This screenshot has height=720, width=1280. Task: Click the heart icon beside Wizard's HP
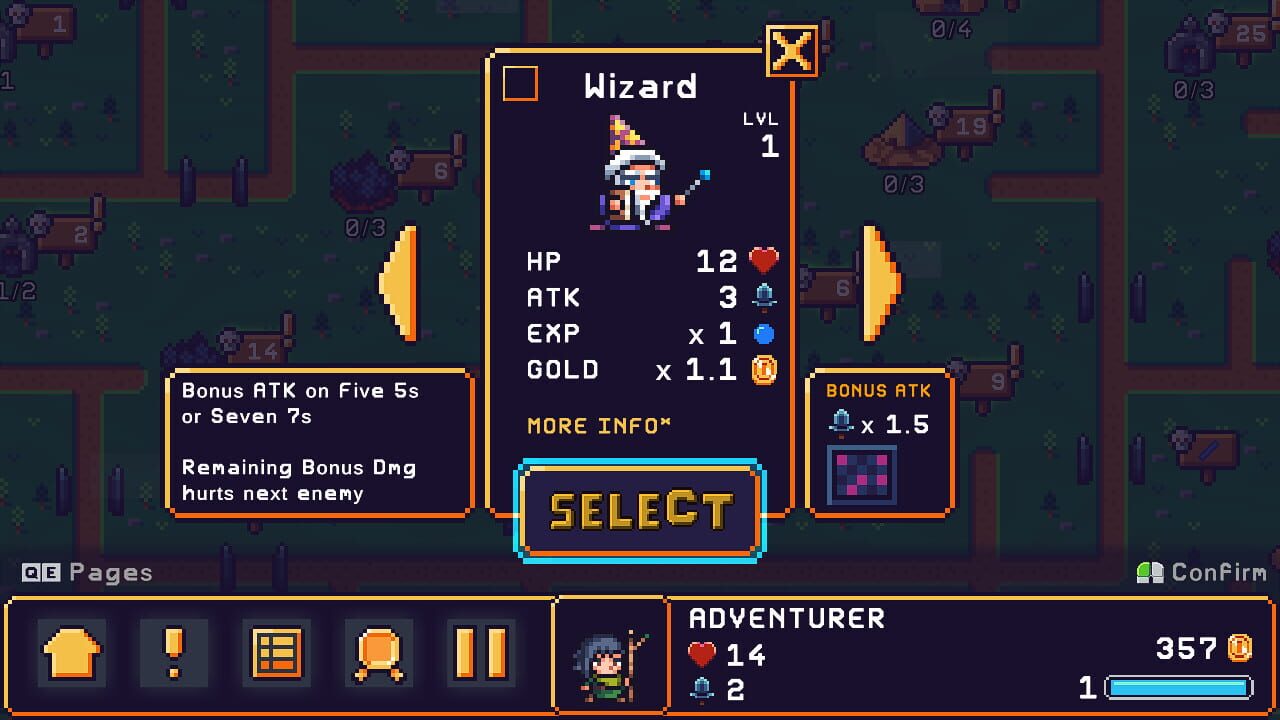click(764, 260)
